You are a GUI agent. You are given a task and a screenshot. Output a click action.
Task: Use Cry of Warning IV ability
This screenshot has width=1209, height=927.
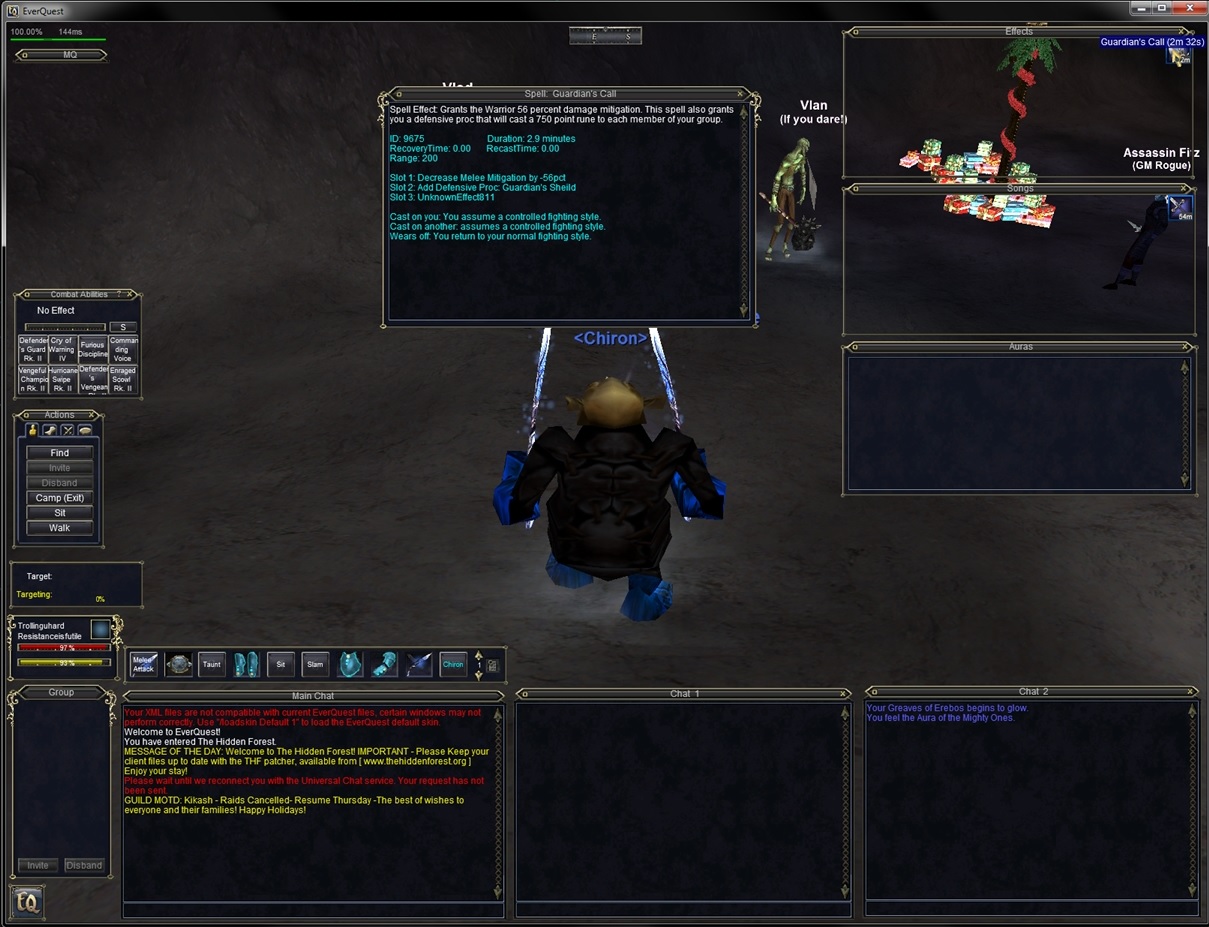point(62,349)
